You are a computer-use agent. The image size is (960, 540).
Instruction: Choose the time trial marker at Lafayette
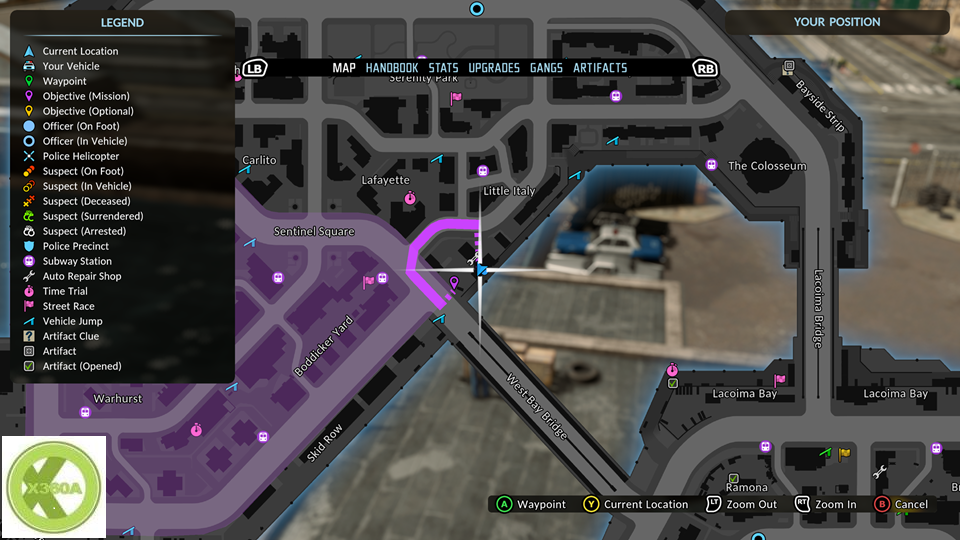[x=410, y=199]
